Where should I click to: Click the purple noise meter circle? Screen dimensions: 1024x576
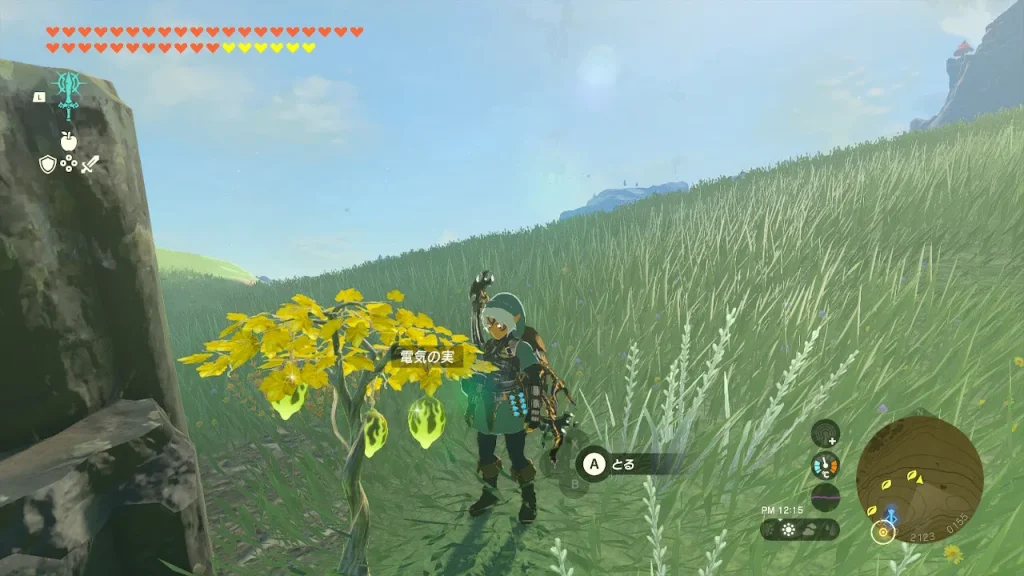[x=825, y=497]
